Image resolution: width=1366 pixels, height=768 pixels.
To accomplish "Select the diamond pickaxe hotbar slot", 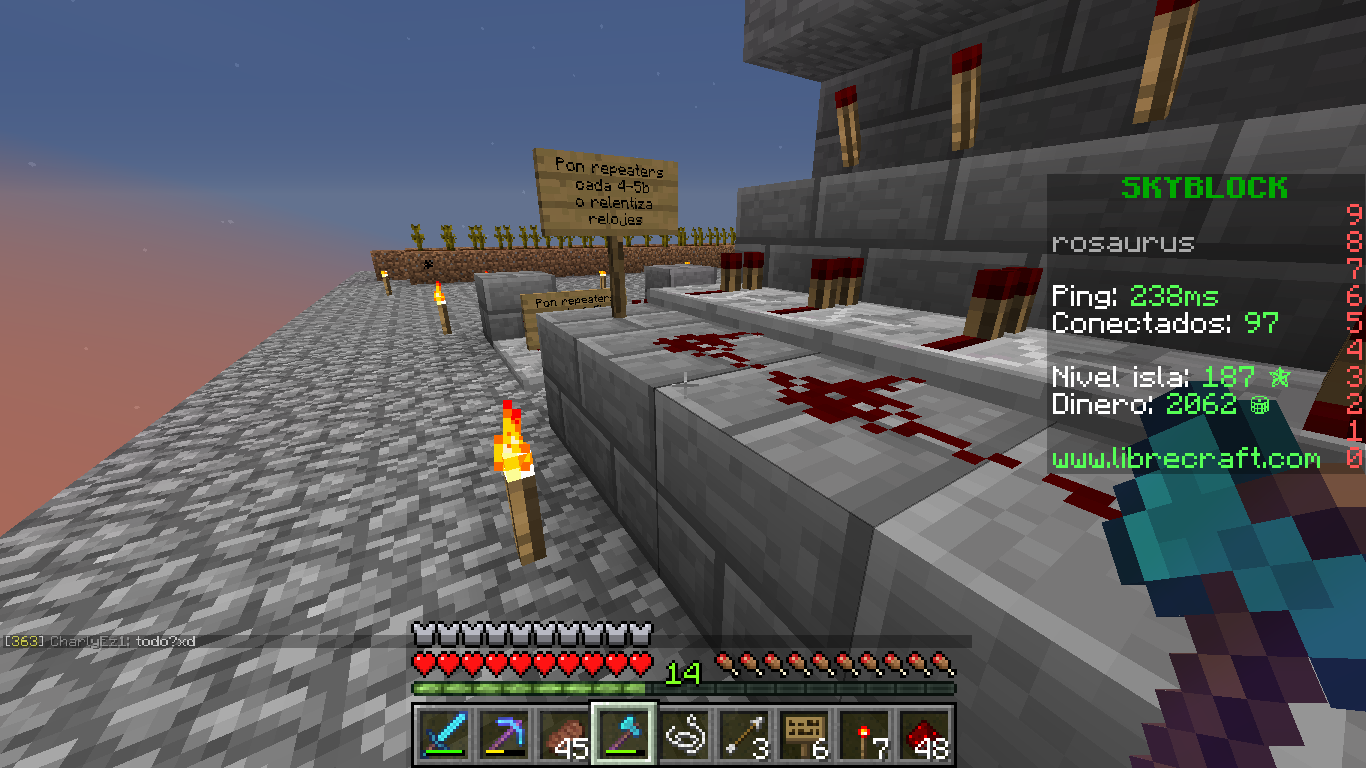I will (x=504, y=735).
